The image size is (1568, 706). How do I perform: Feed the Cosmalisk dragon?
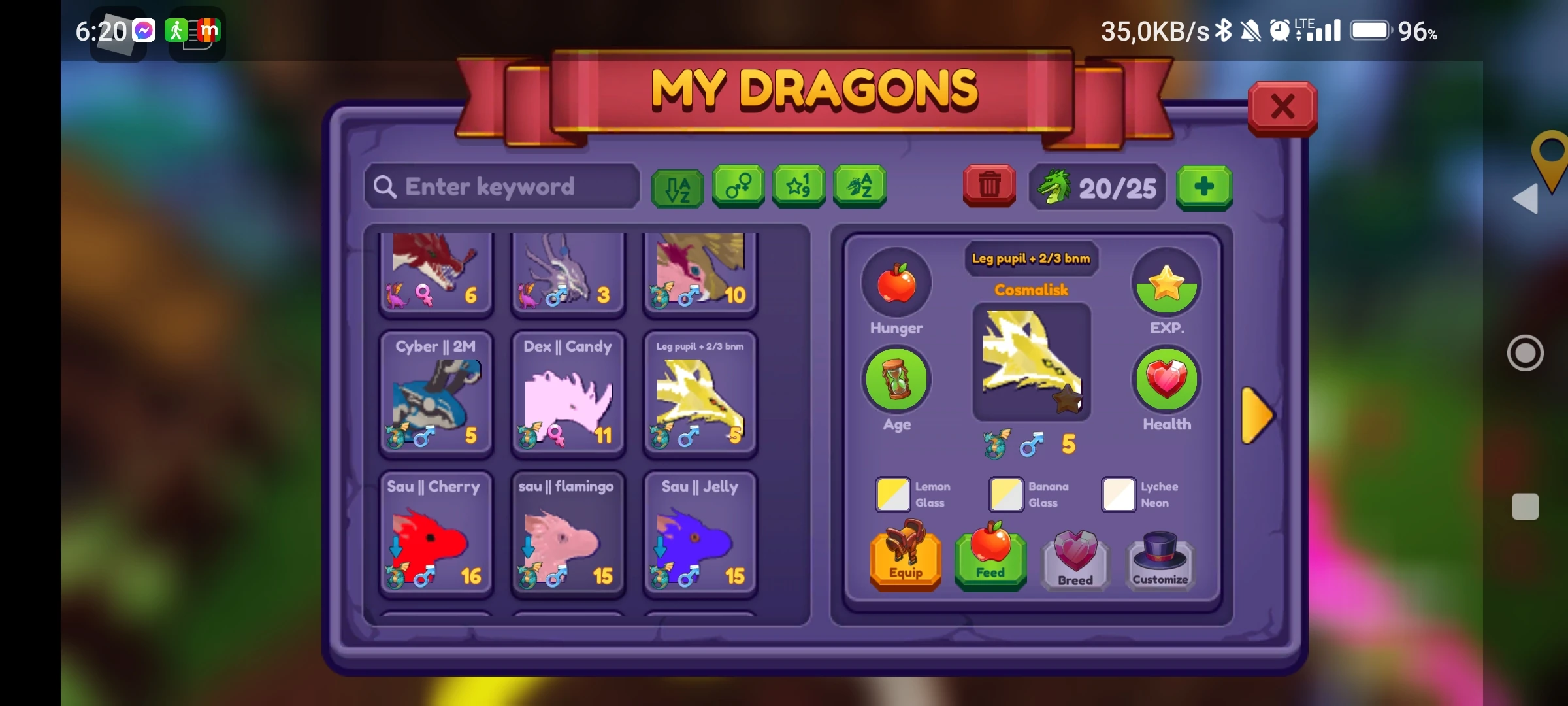pos(990,559)
